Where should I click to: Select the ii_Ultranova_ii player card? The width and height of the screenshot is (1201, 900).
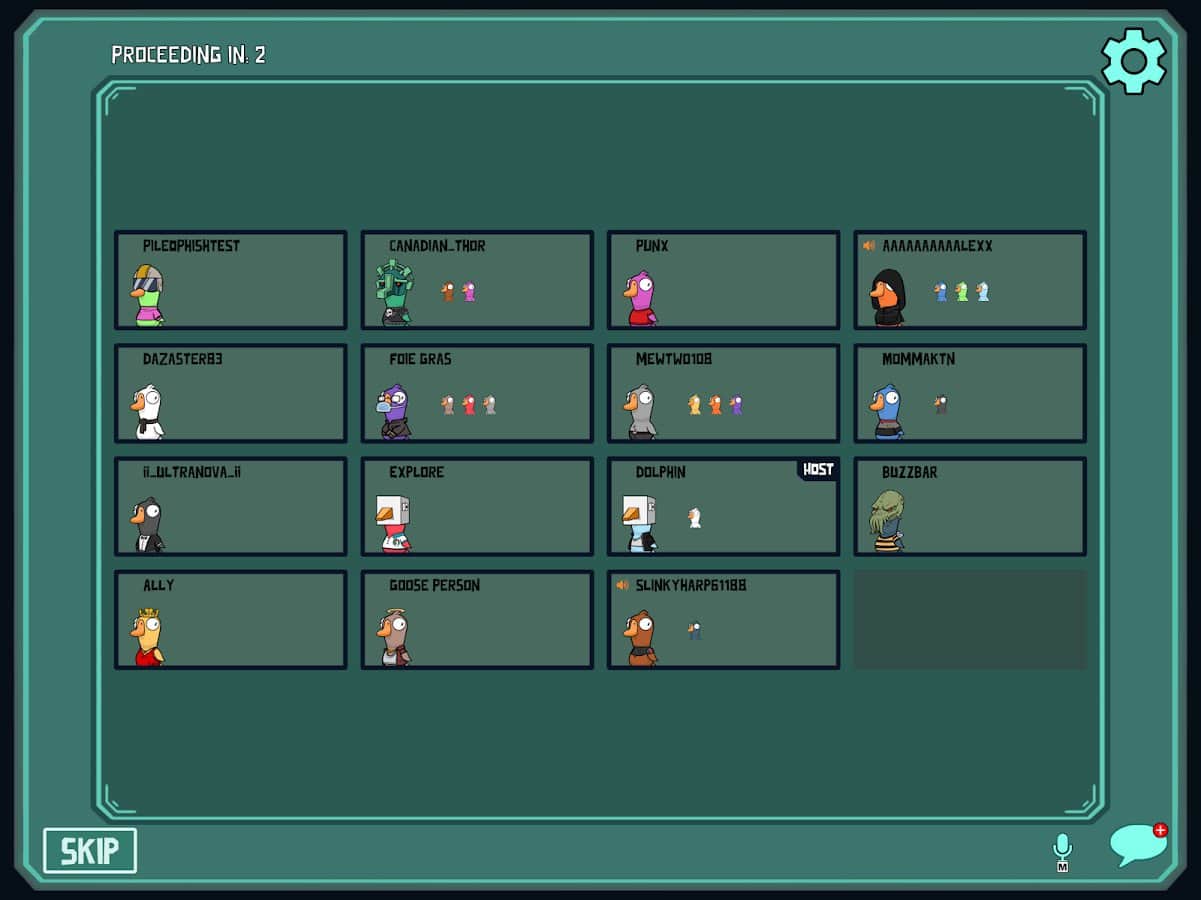click(x=231, y=506)
